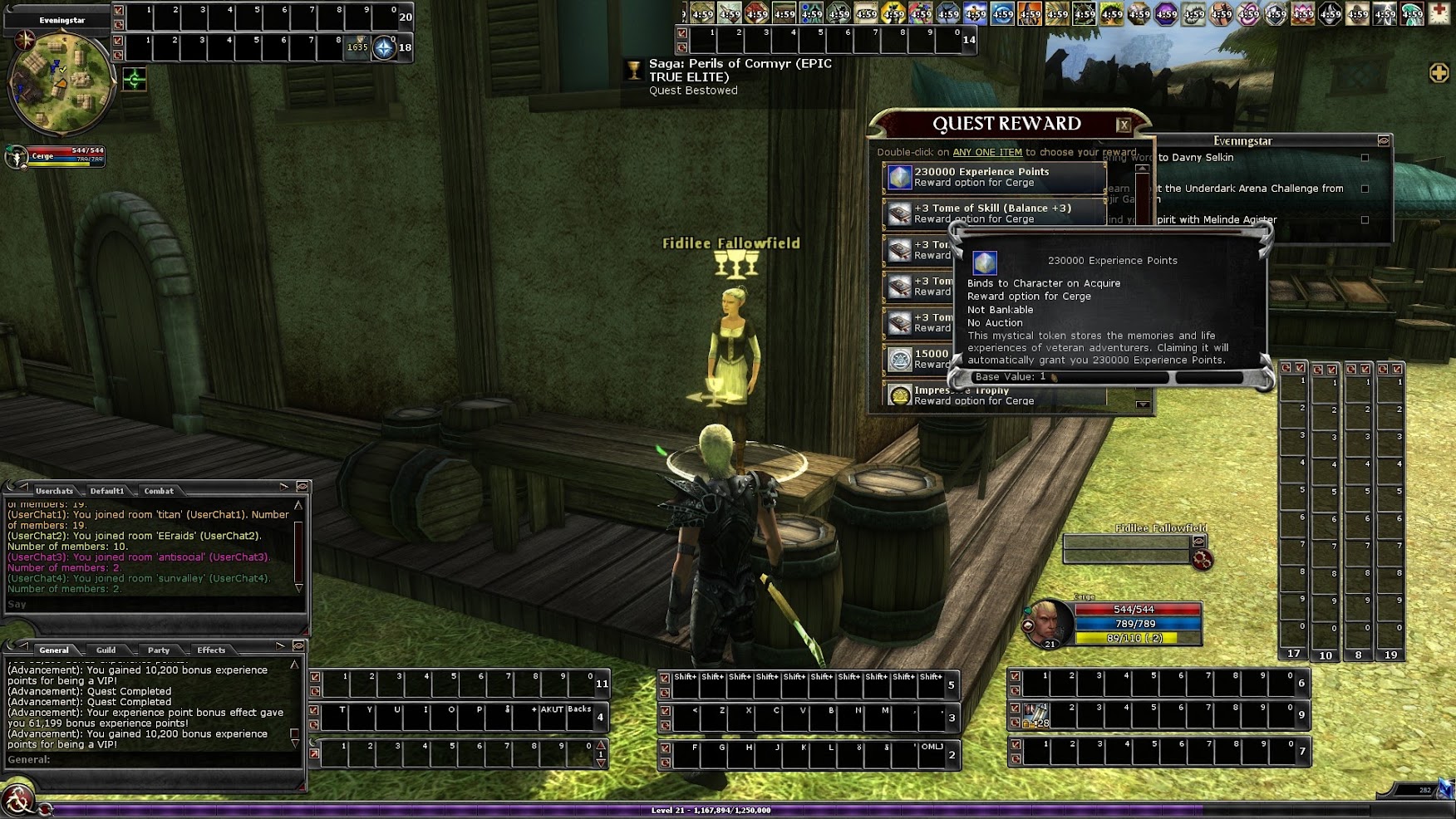1456x819 pixels.
Task: Activate the blue star hotbar ability
Action: (x=383, y=48)
